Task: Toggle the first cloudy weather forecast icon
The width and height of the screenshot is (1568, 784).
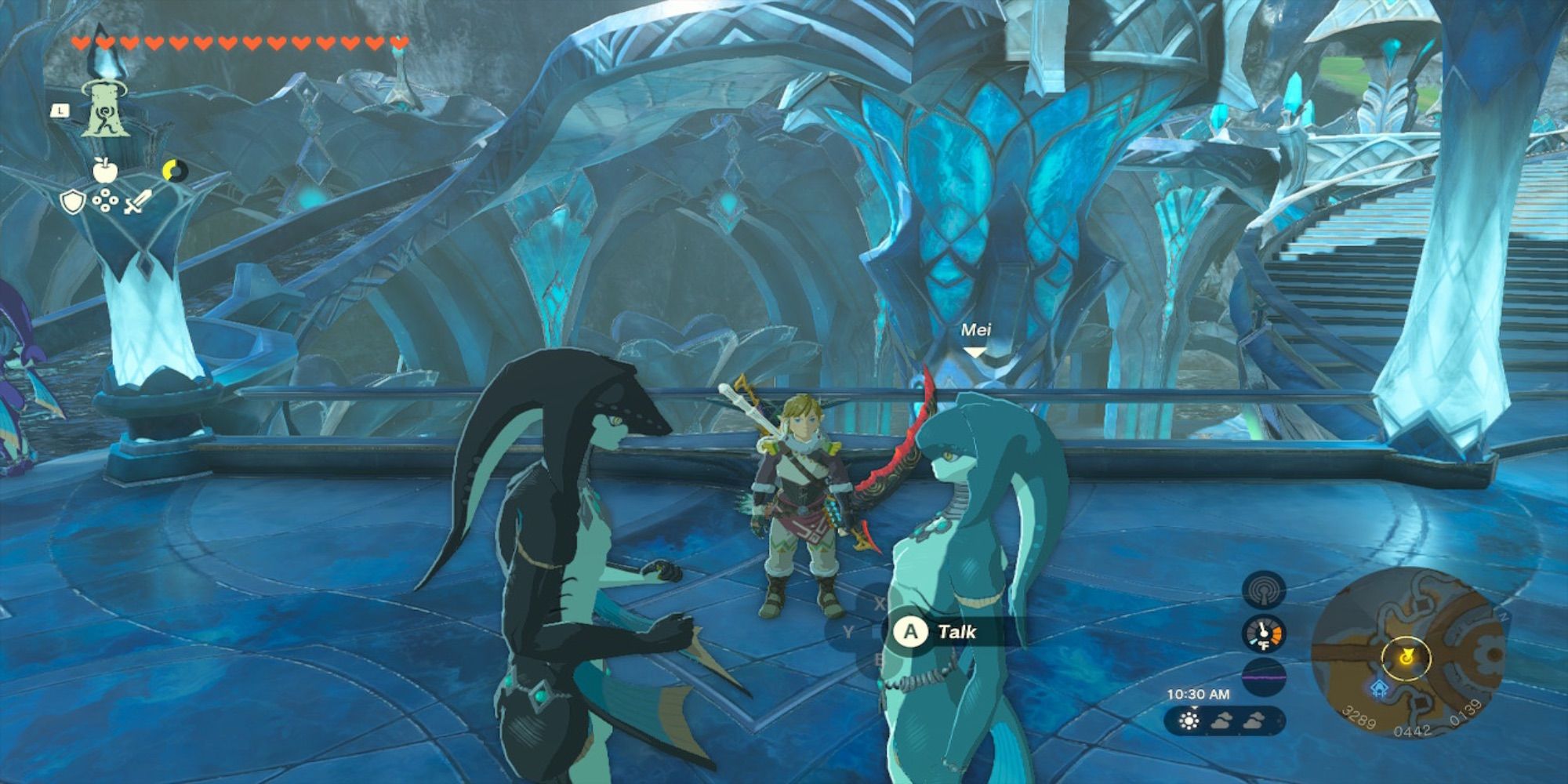Action: point(1221,722)
